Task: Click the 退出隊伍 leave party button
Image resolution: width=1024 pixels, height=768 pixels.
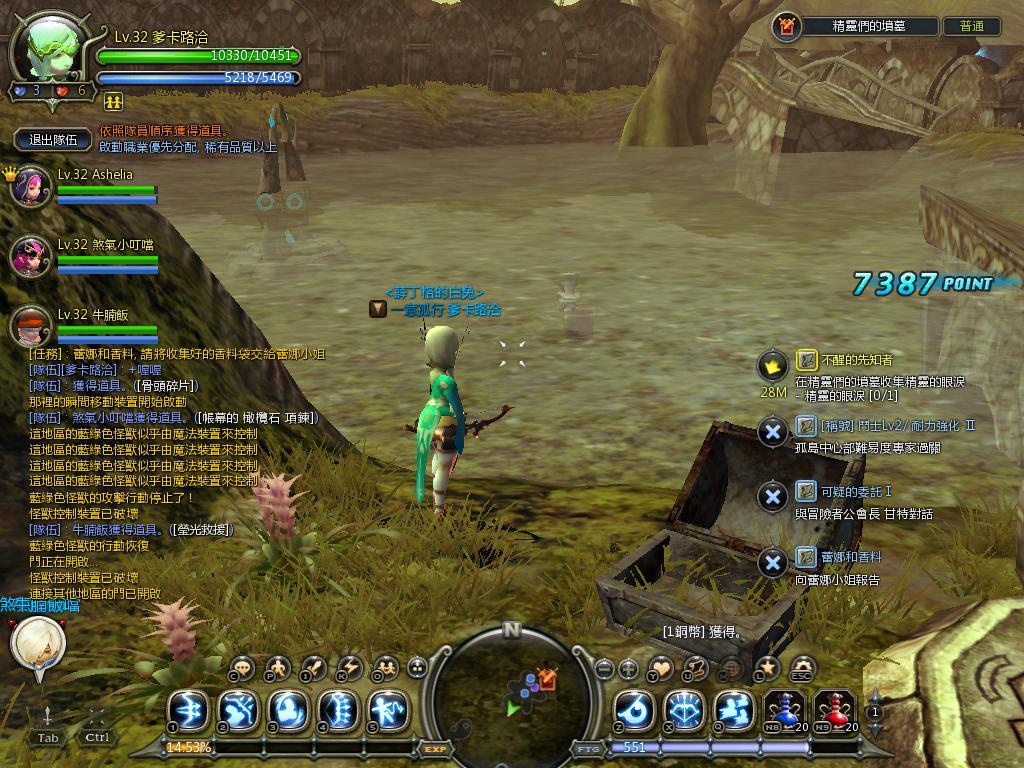Action: click(54, 140)
